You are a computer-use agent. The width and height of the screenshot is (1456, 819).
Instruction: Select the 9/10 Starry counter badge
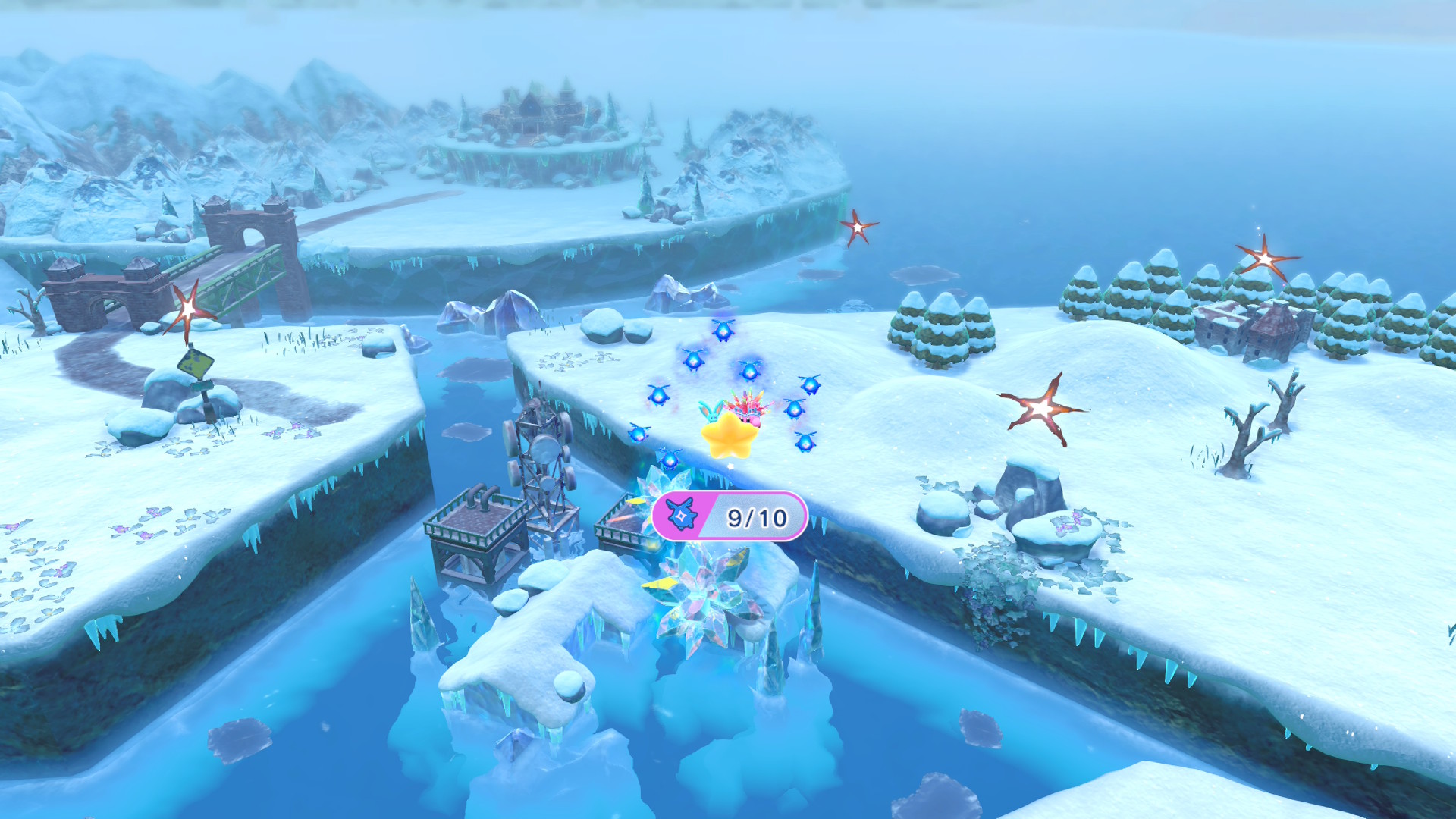730,516
